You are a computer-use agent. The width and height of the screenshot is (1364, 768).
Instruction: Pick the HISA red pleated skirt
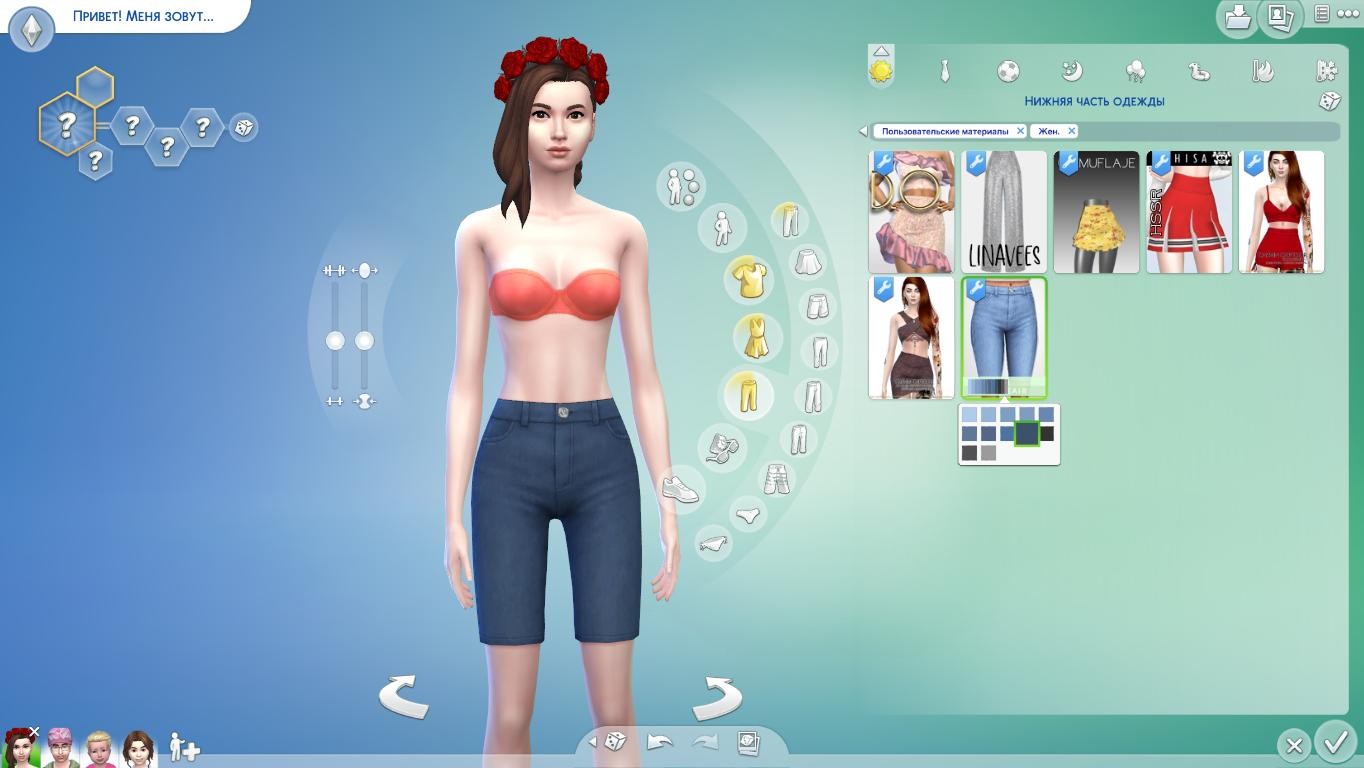[1189, 212]
